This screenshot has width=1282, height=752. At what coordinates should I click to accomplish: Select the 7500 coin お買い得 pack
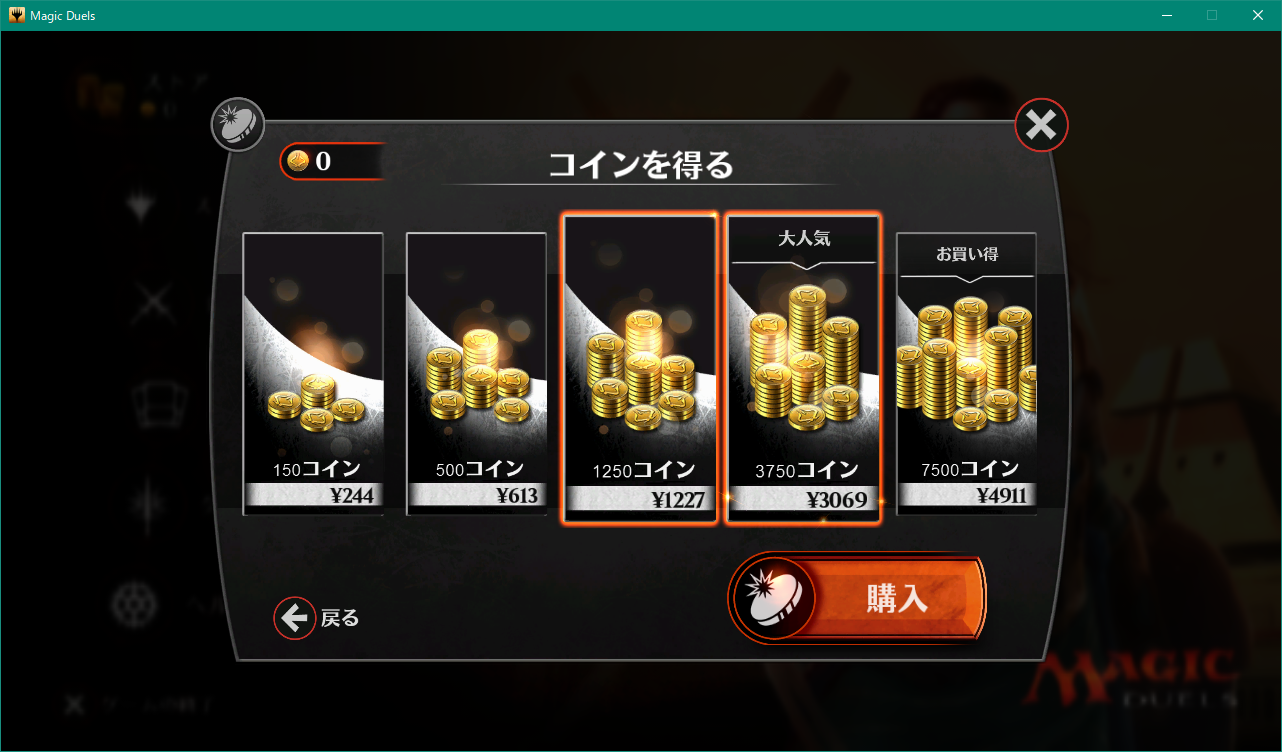click(966, 375)
